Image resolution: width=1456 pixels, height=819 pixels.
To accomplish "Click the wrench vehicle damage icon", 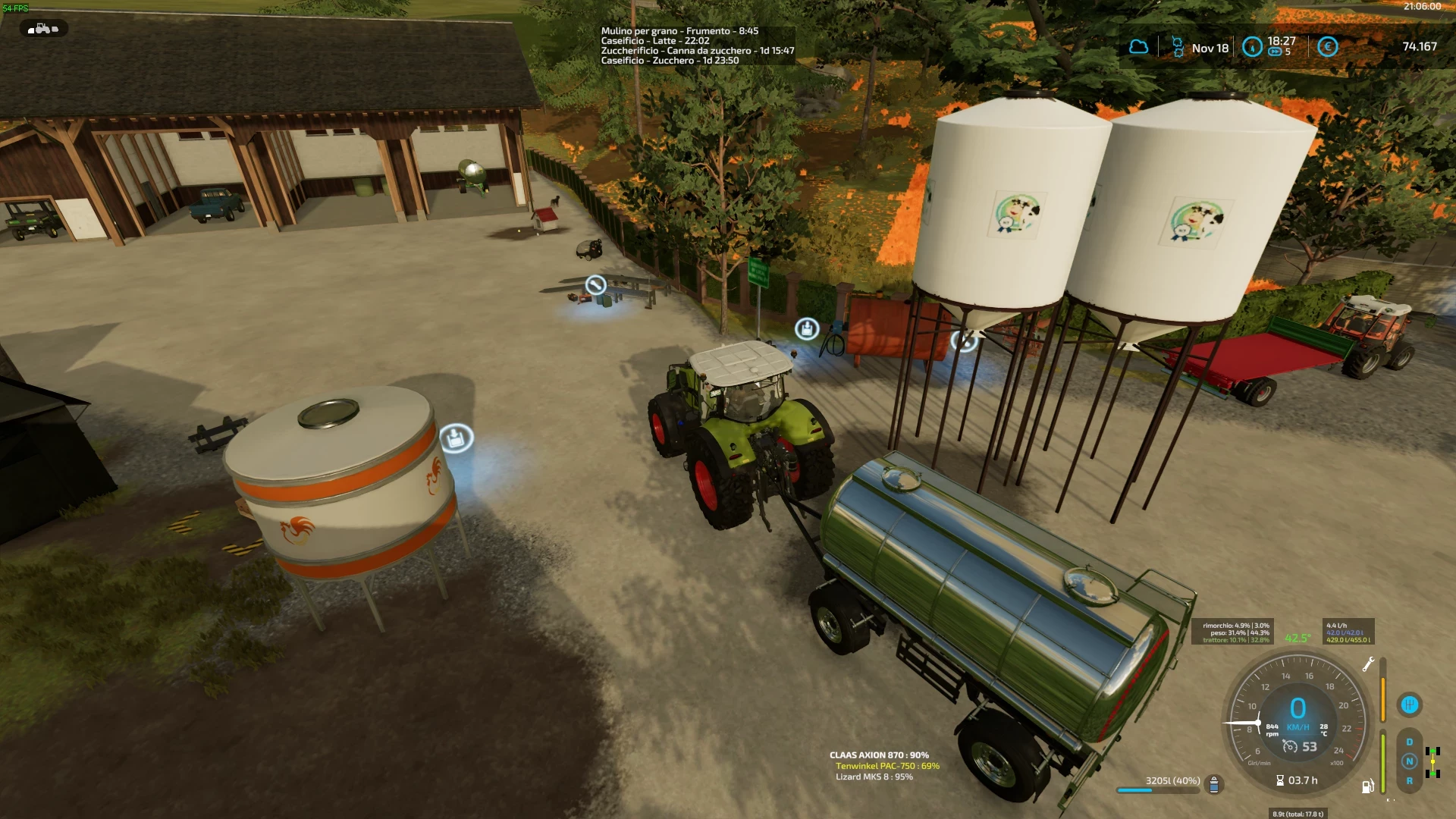I will point(1369,664).
